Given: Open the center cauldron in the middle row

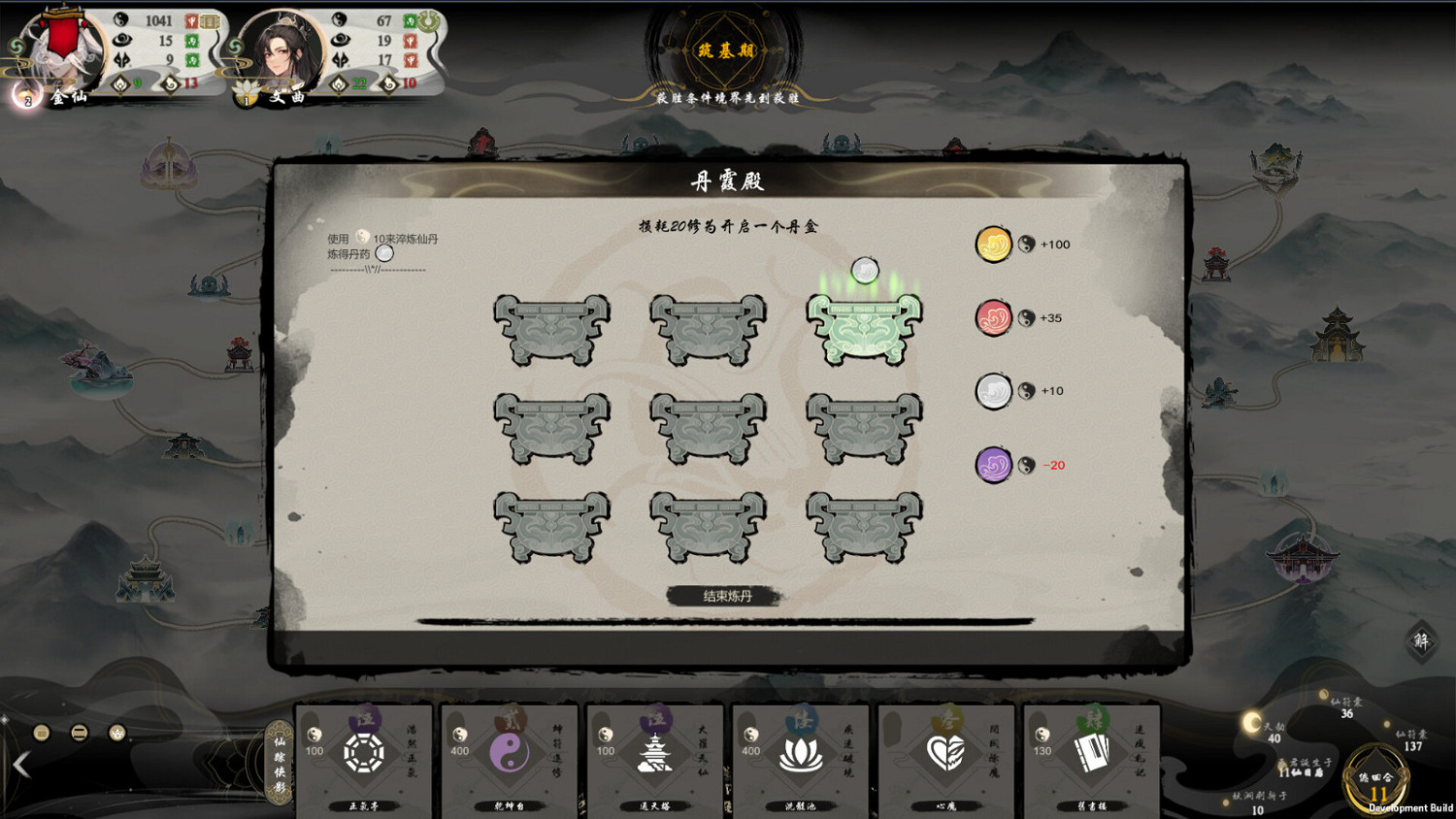Looking at the screenshot, I should 708,427.
